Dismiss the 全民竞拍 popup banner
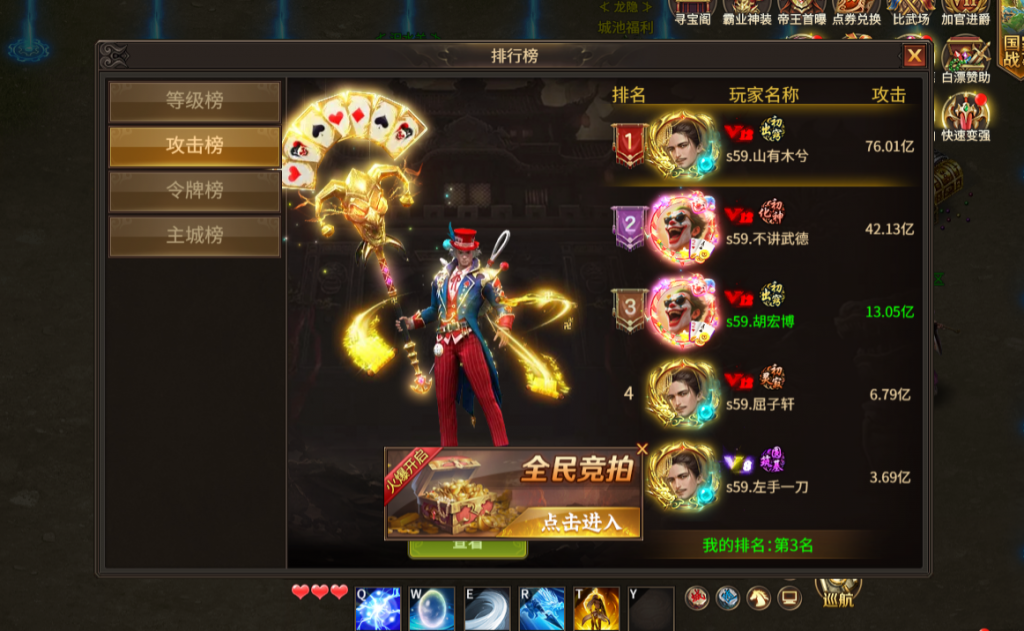This screenshot has width=1024, height=631. tap(642, 449)
